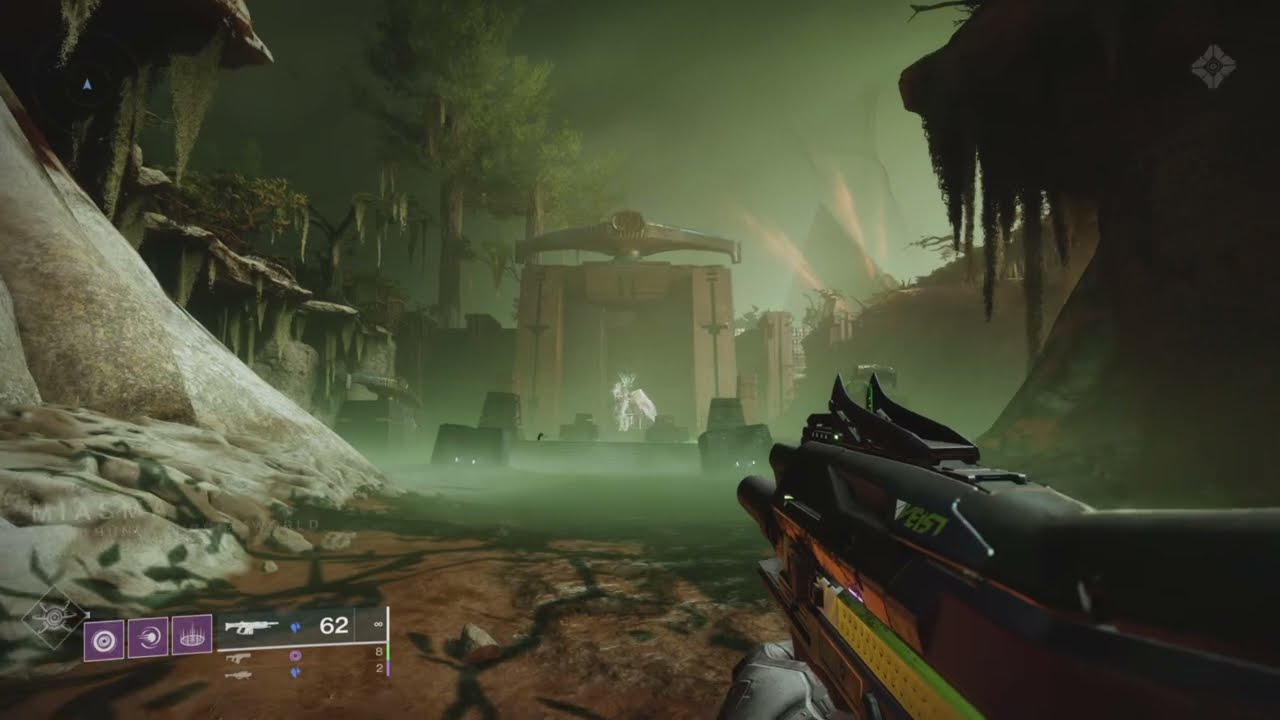This screenshot has height=720, width=1280.
Task: Switch to the secondary special weapon icon
Action: pyautogui.click(x=238, y=657)
